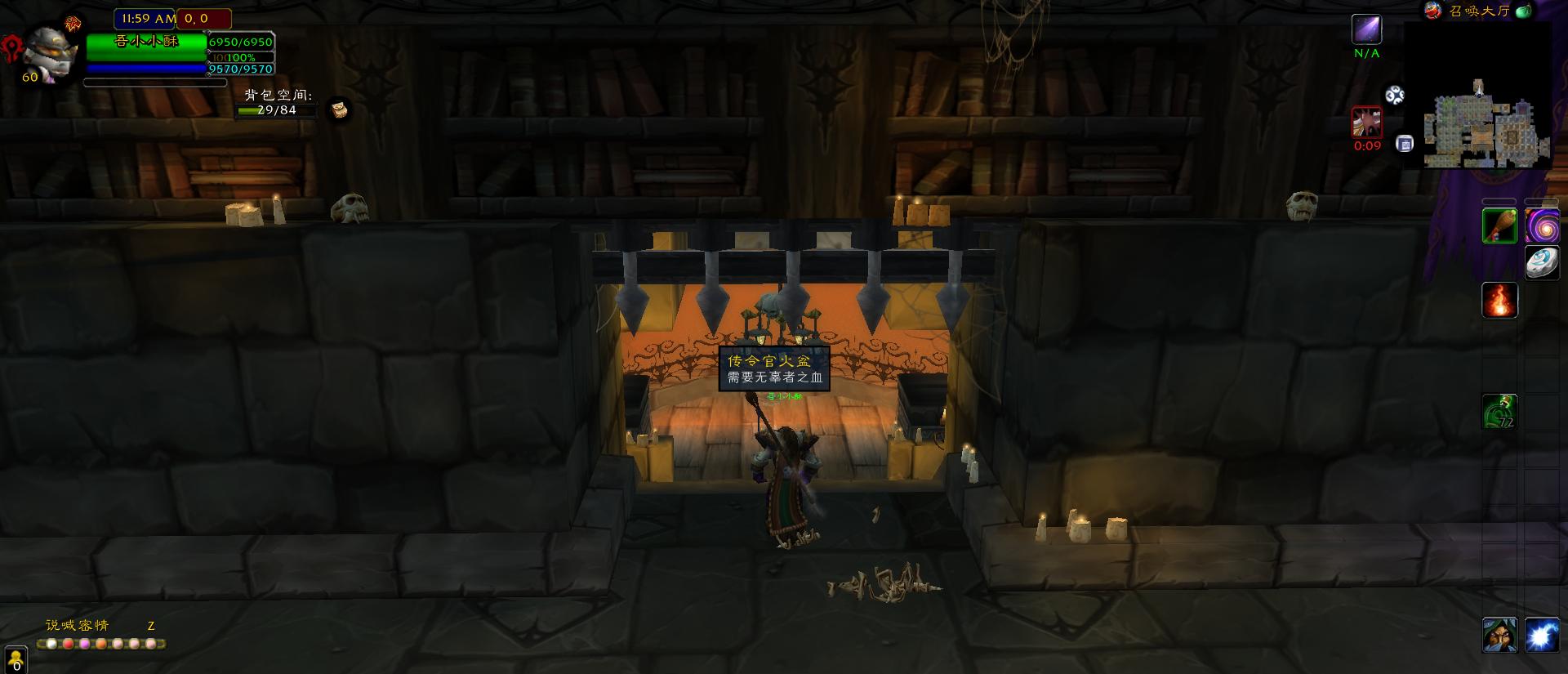
Task: Open the bag via the pouch icon
Action: 339,109
